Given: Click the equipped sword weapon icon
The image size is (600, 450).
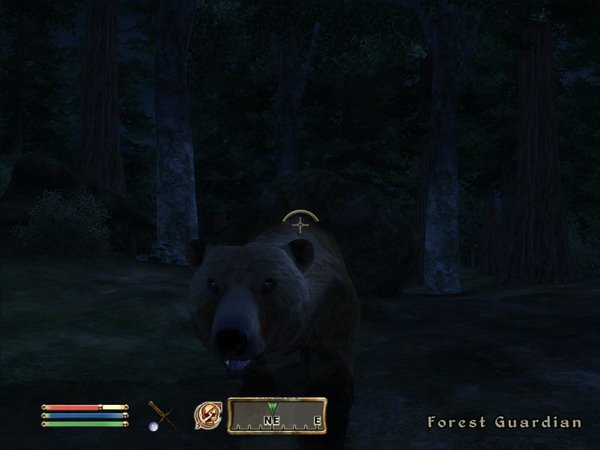Looking at the screenshot, I should point(162,414).
